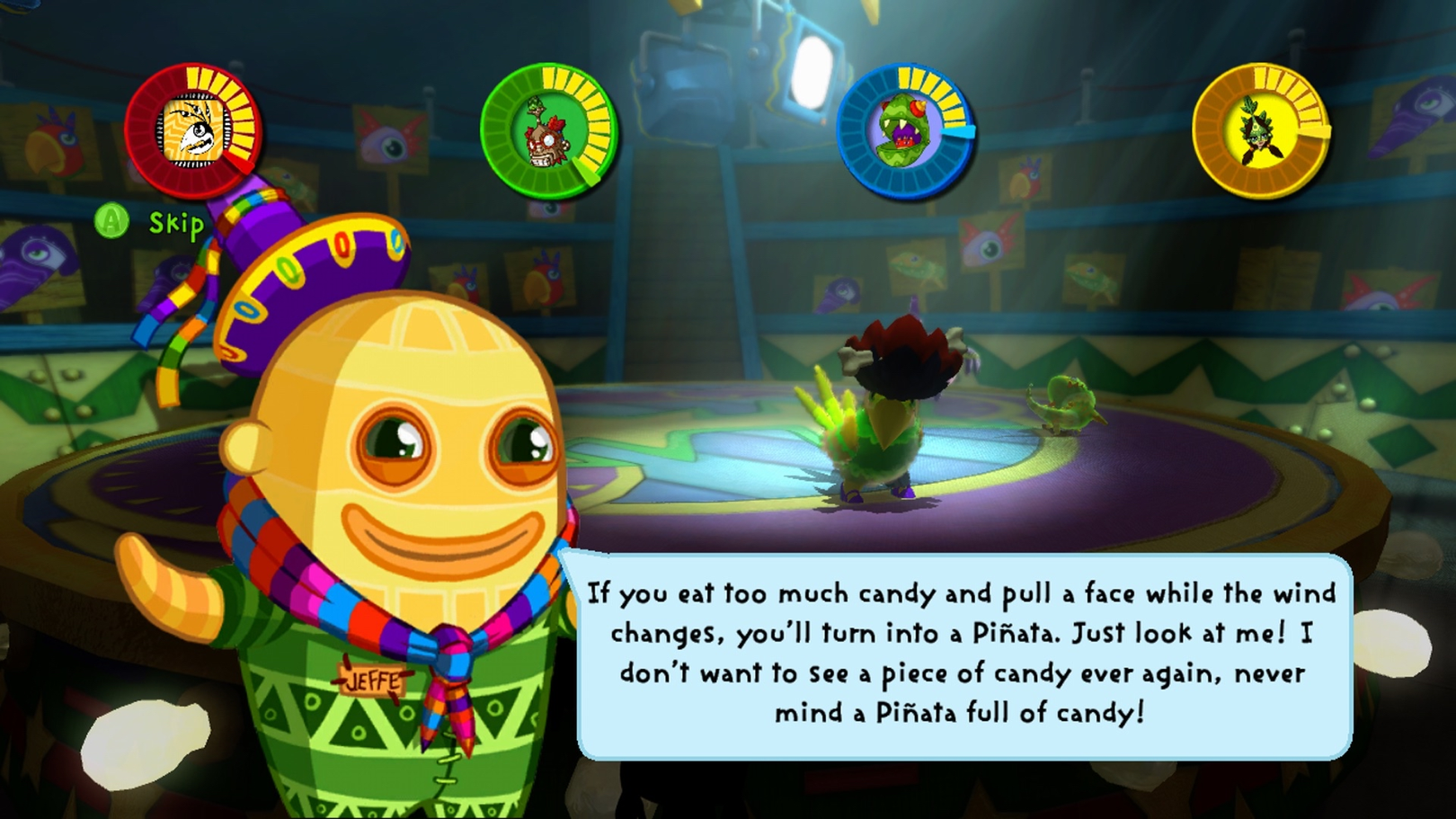Select the blue player badge with the green monster
The image size is (1456, 819).
pyautogui.click(x=904, y=131)
